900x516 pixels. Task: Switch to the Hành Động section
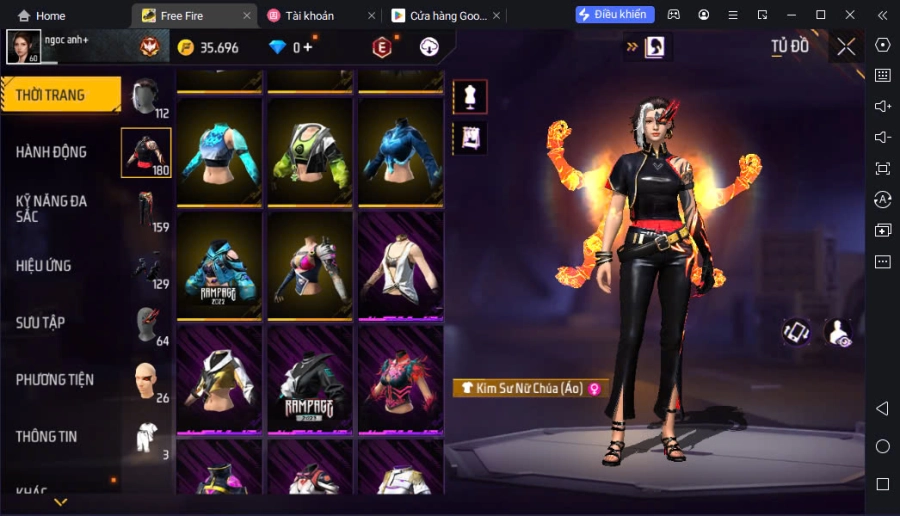[x=52, y=152]
